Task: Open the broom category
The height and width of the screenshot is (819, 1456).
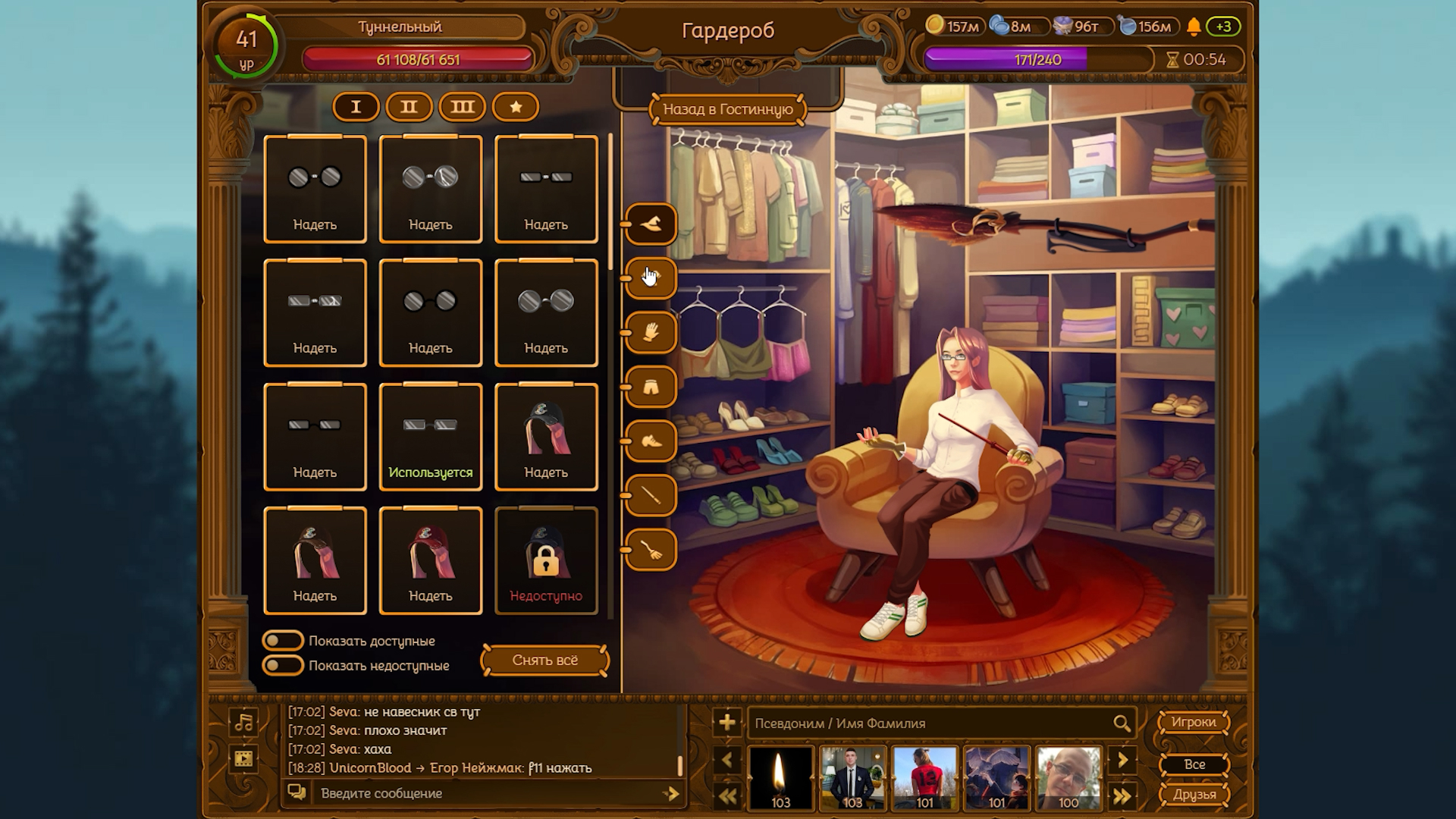Action: [x=651, y=551]
